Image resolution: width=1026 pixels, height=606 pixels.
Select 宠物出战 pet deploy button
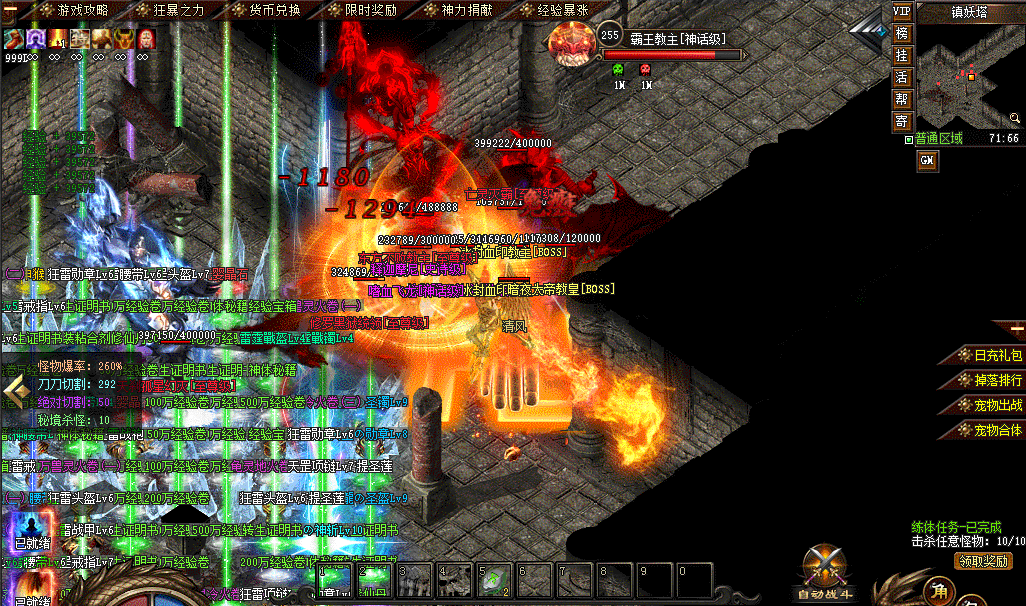point(989,405)
